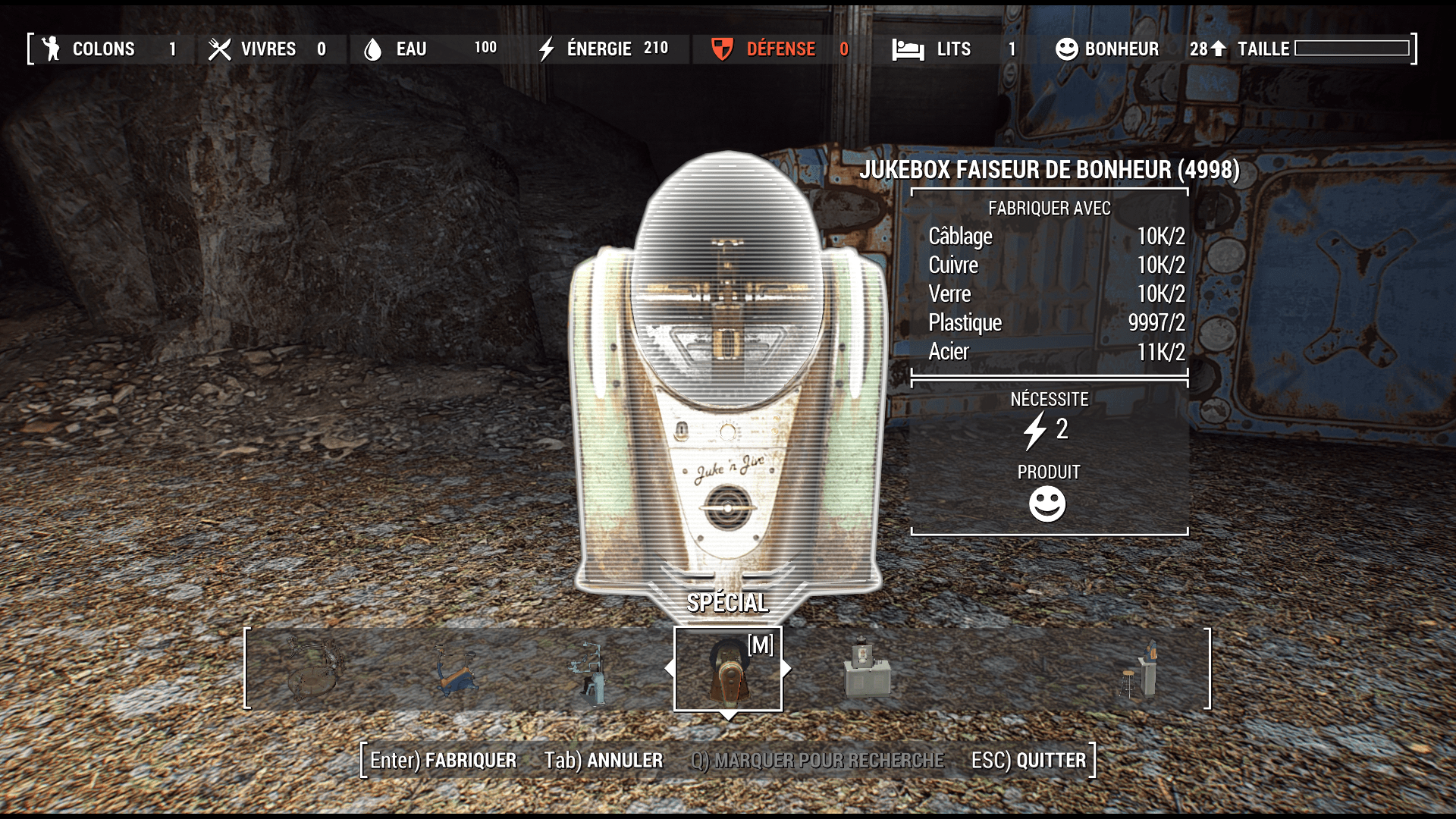The image size is (1456, 819).
Task: Choose the grey metal cabinet machine item
Action: [x=866, y=670]
